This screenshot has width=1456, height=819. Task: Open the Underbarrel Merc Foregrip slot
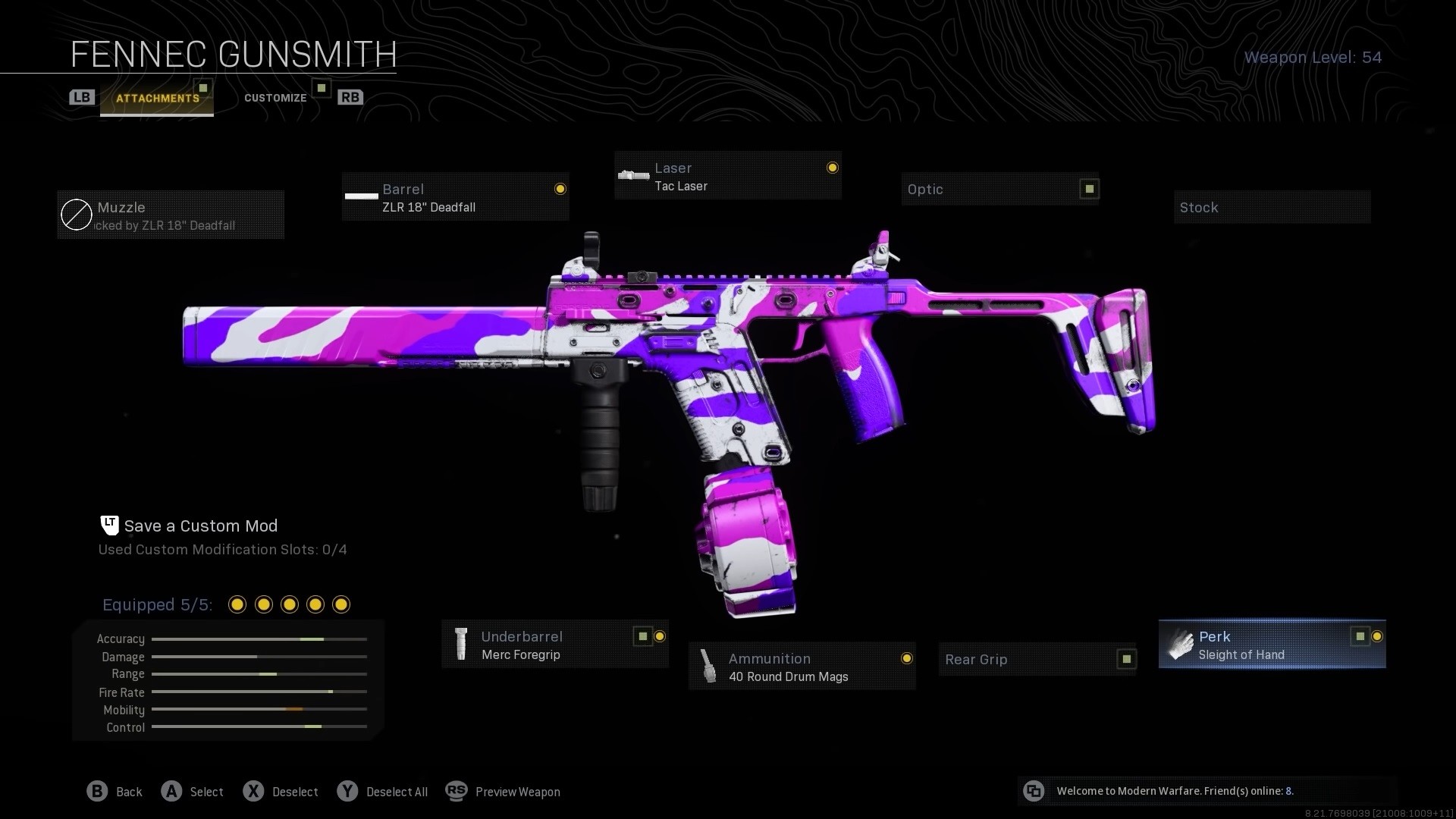tap(554, 645)
